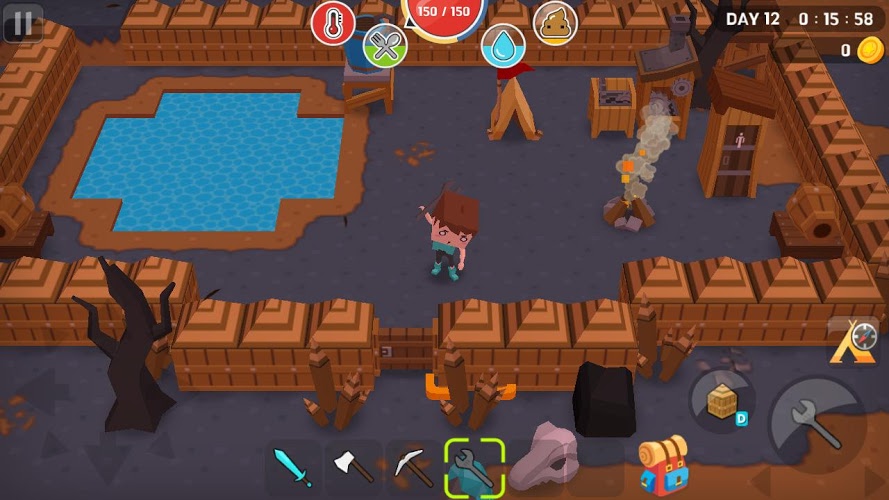Open the tent and compass camp icon
889x500 pixels.
click(852, 342)
